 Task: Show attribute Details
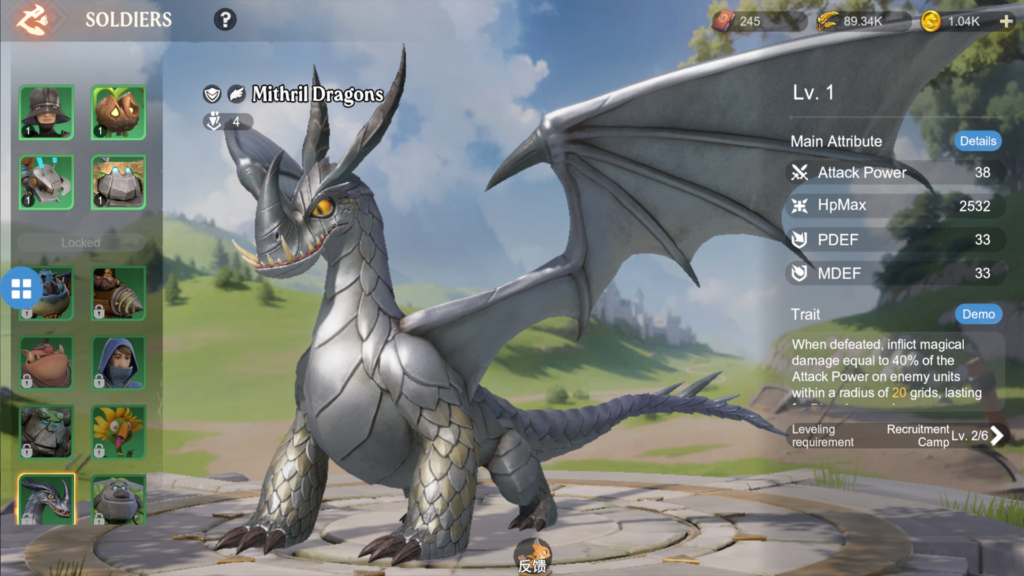977,141
